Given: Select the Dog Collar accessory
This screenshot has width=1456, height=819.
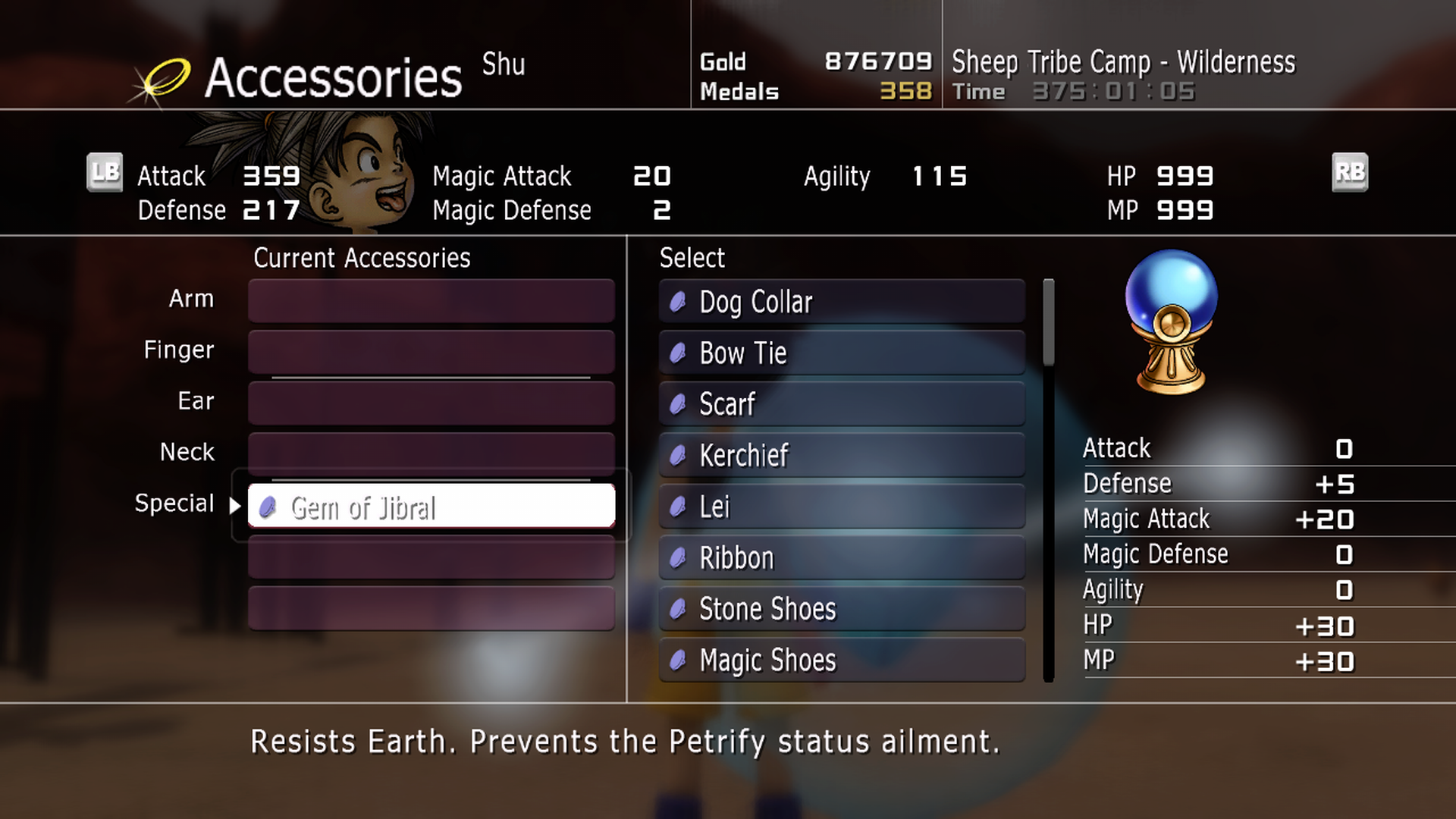Looking at the screenshot, I should [842, 302].
